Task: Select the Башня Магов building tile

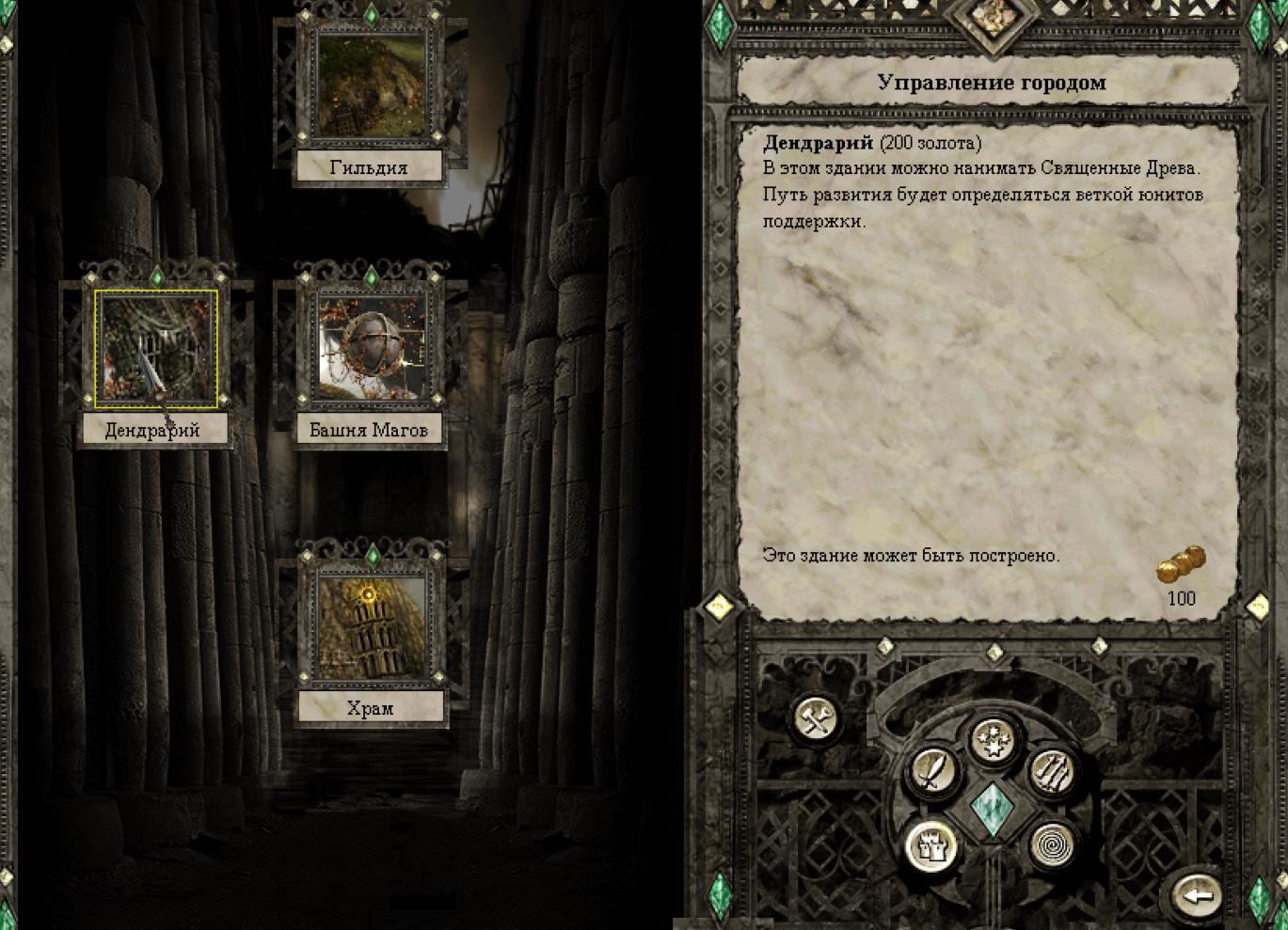Action: pos(371,349)
